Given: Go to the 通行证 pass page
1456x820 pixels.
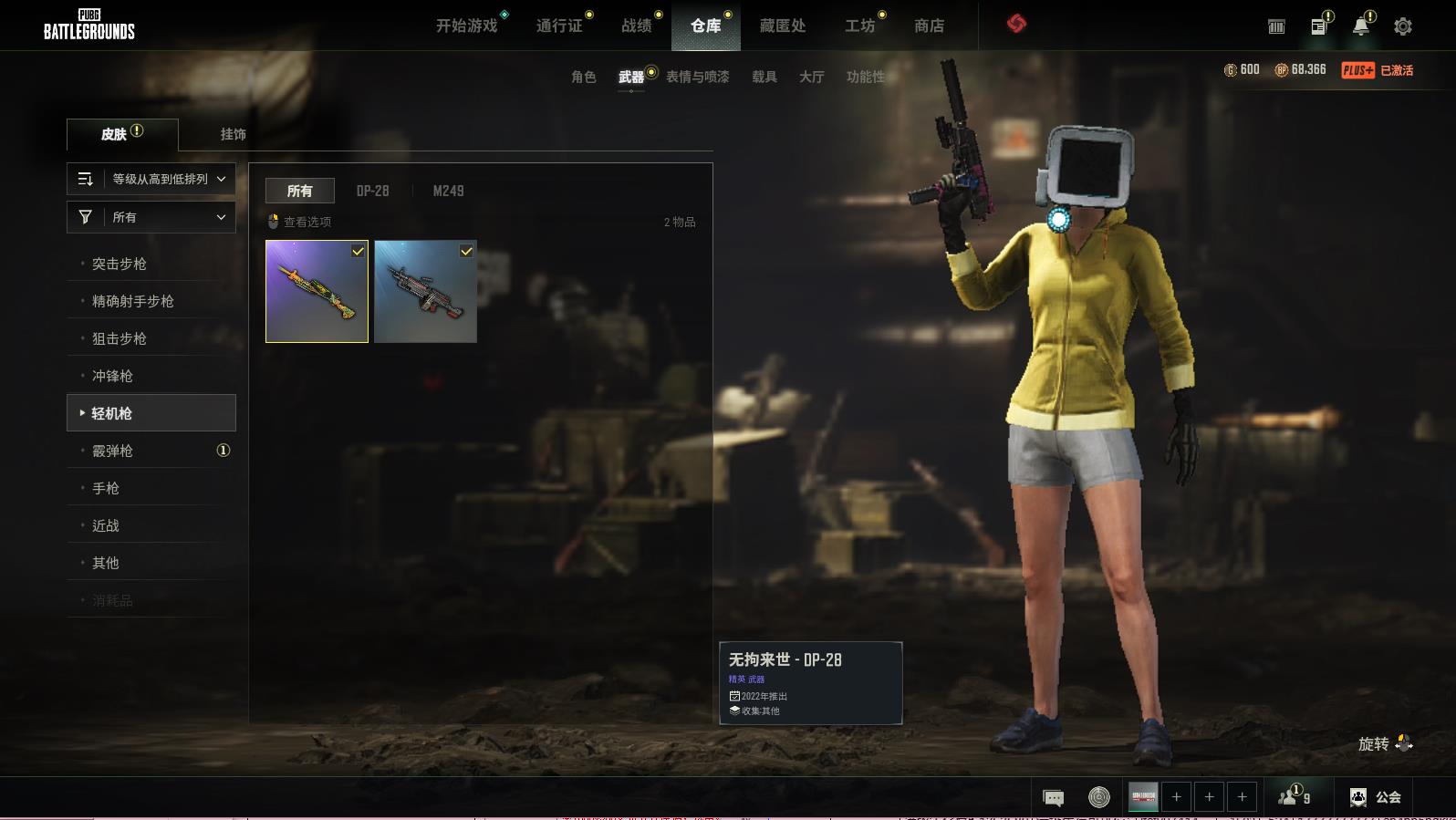Looking at the screenshot, I should (x=558, y=26).
